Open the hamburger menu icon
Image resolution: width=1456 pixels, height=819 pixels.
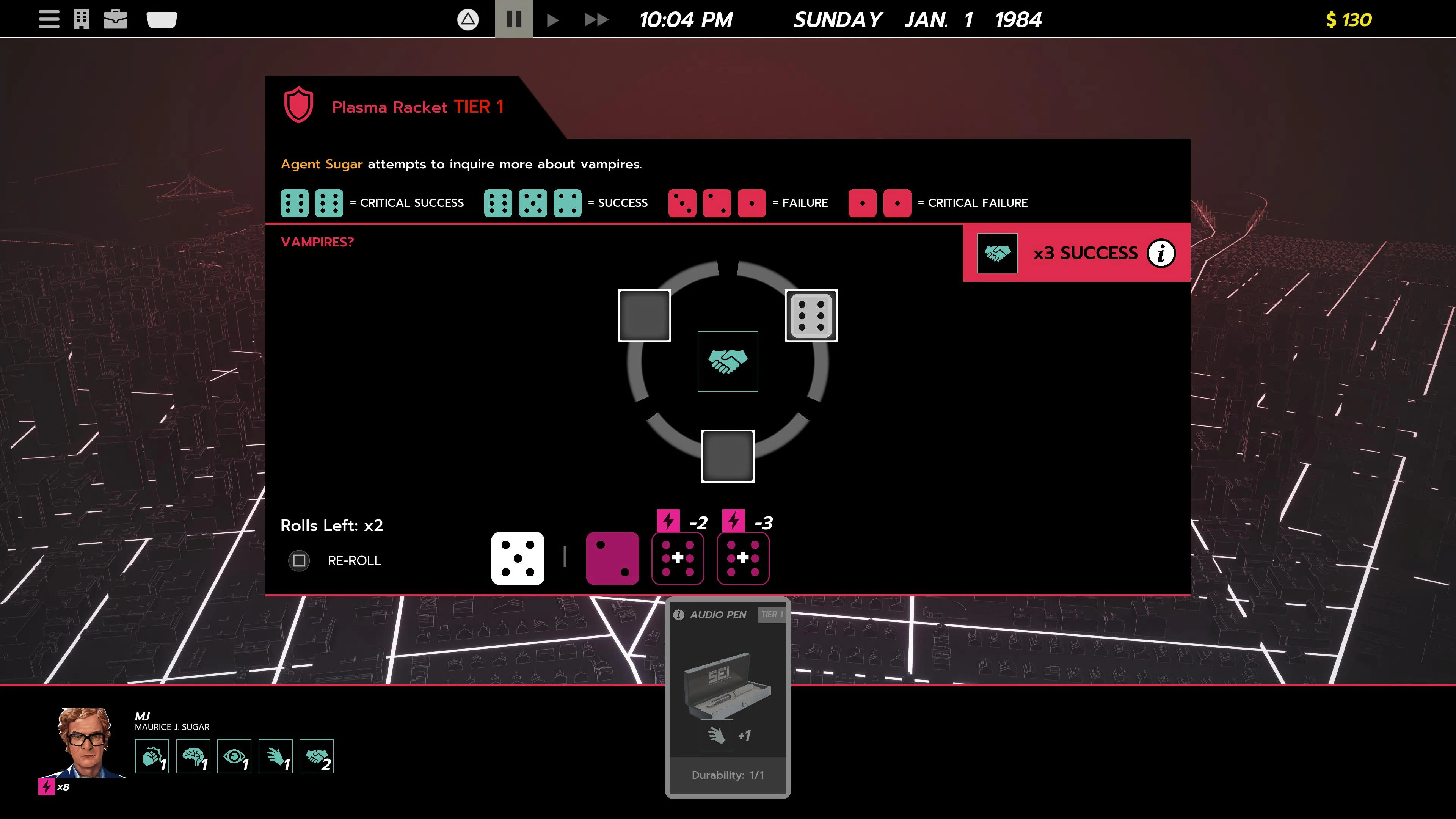[49, 19]
